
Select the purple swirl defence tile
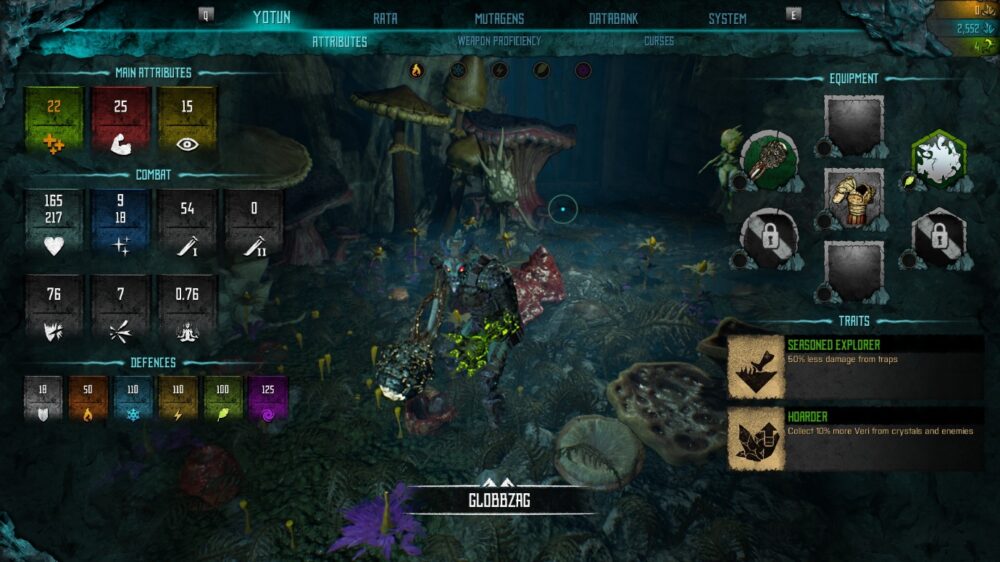click(x=268, y=397)
